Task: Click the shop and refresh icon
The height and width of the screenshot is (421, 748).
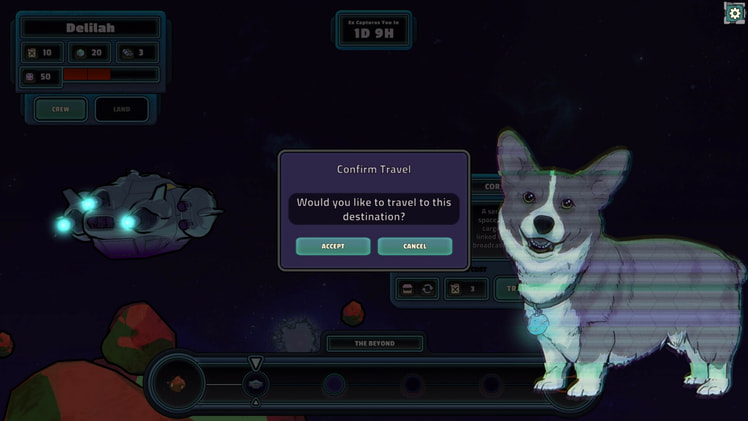Action: click(x=417, y=289)
